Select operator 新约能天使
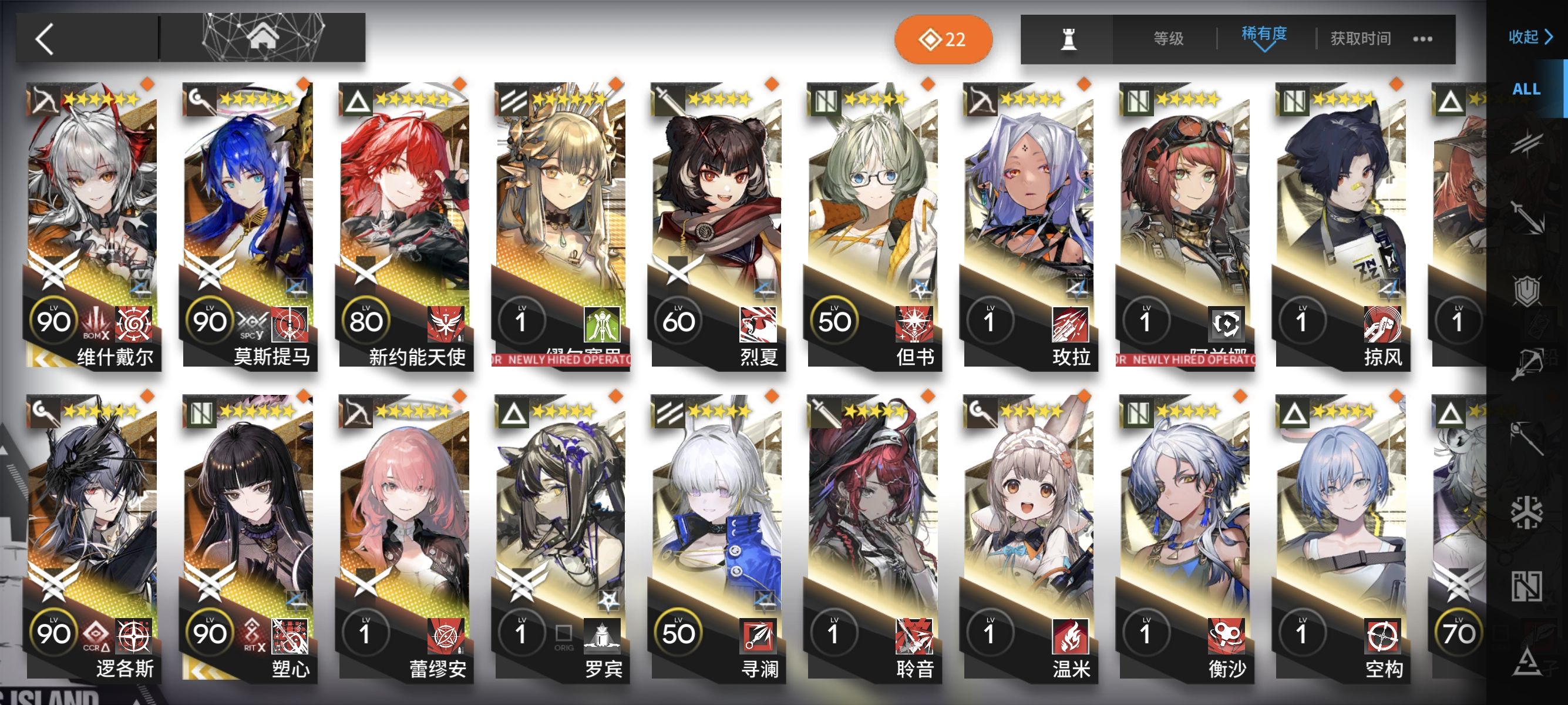Image resolution: width=1568 pixels, height=705 pixels. [404, 225]
